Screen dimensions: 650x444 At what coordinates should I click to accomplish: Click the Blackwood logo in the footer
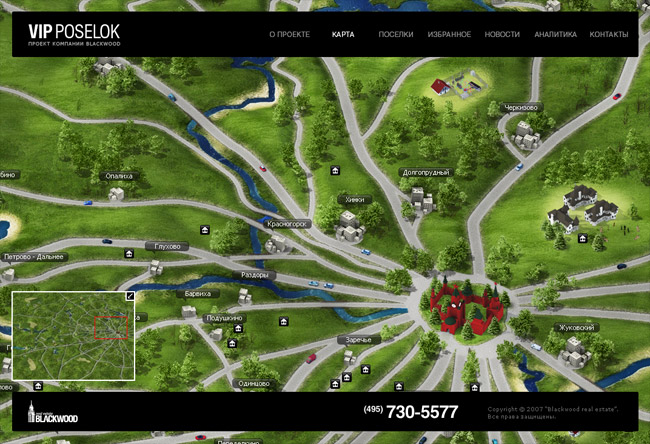tap(53, 413)
